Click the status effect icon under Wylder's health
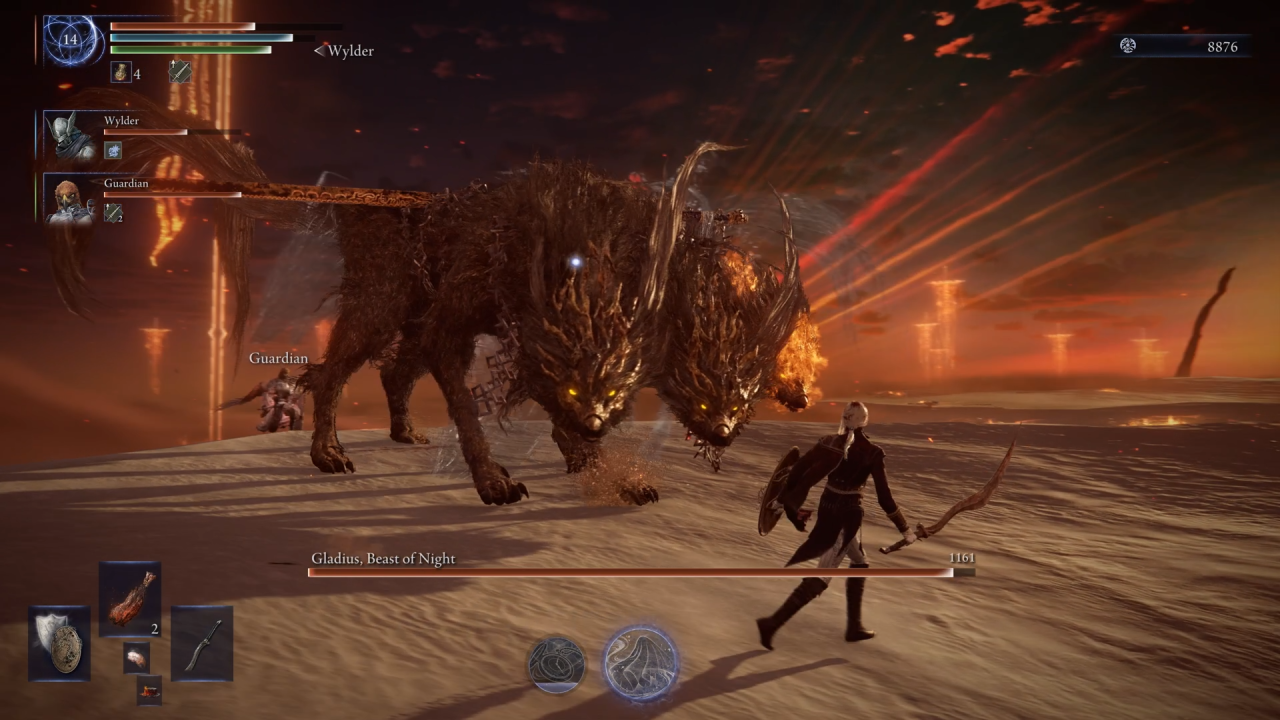The height and width of the screenshot is (720, 1280). tap(113, 150)
